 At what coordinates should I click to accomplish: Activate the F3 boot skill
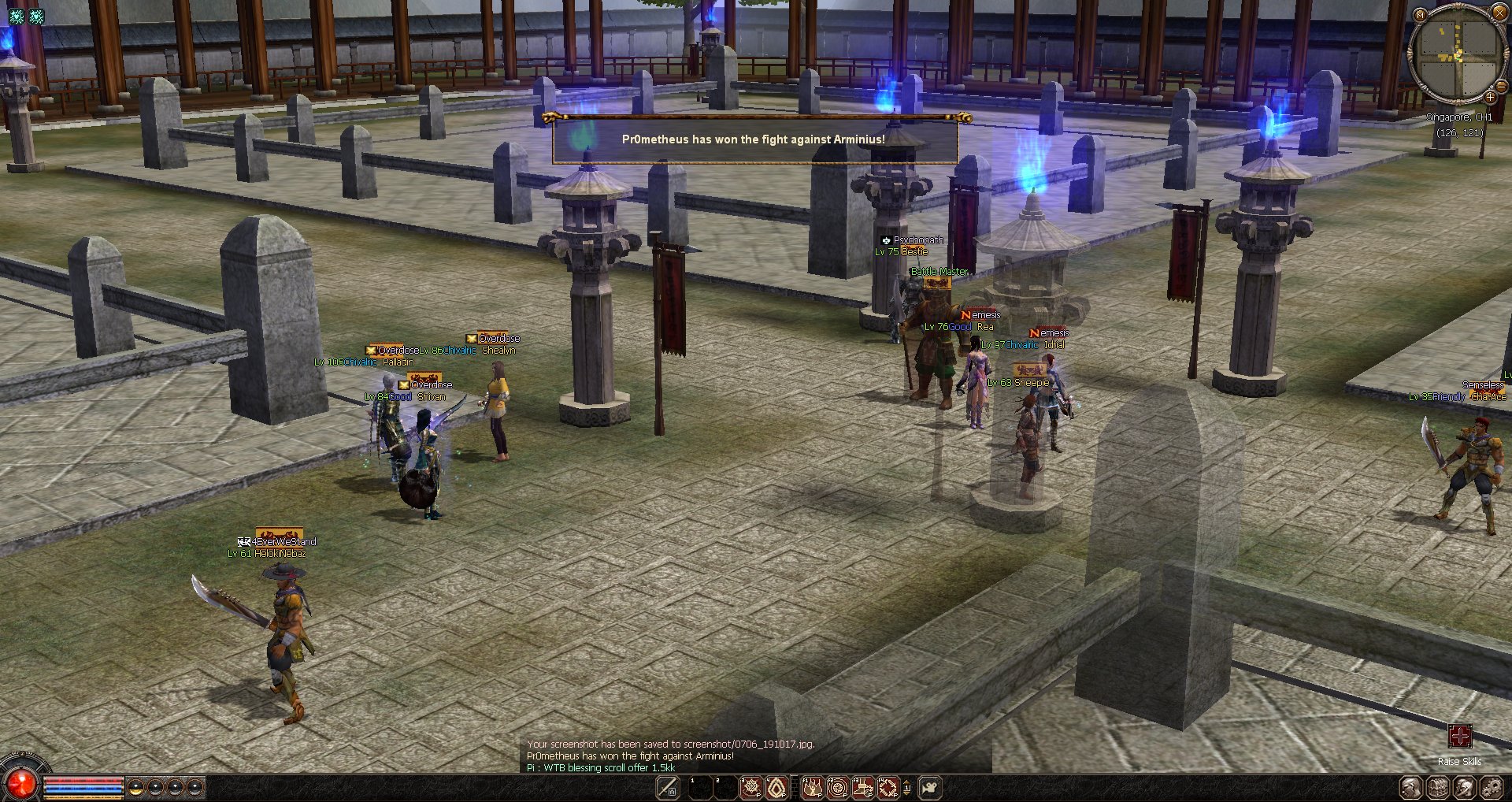pyautogui.click(x=863, y=787)
